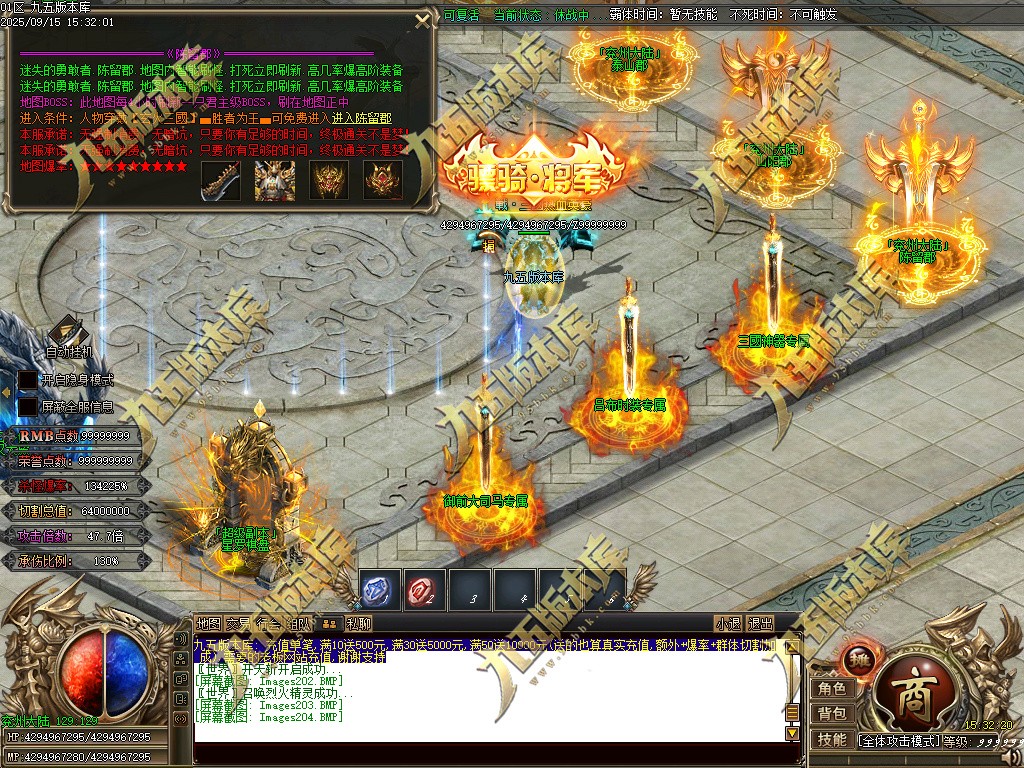Select the 行会 guild tab
The width and height of the screenshot is (1024, 768).
267,624
